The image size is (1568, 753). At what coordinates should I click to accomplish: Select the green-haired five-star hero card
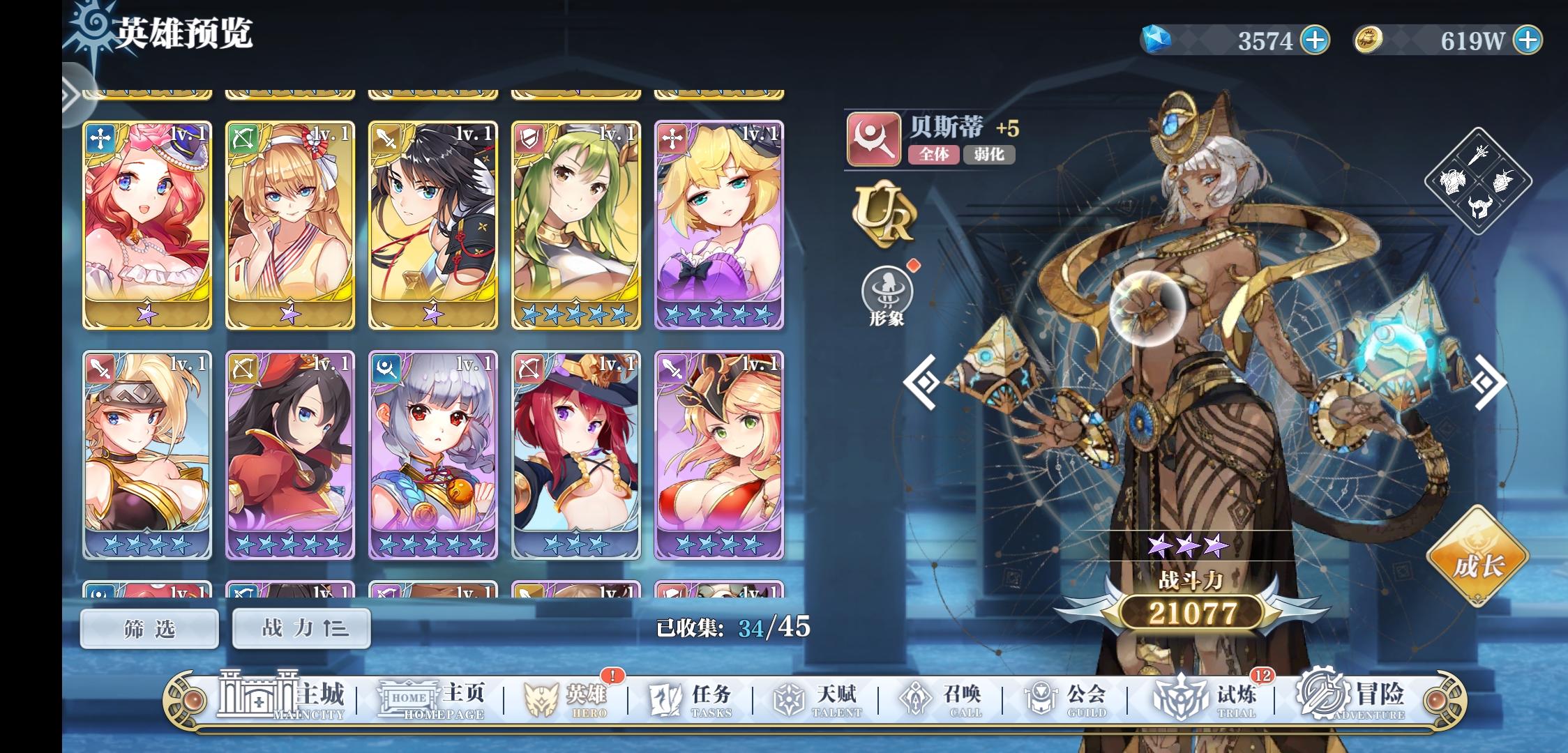[x=576, y=223]
